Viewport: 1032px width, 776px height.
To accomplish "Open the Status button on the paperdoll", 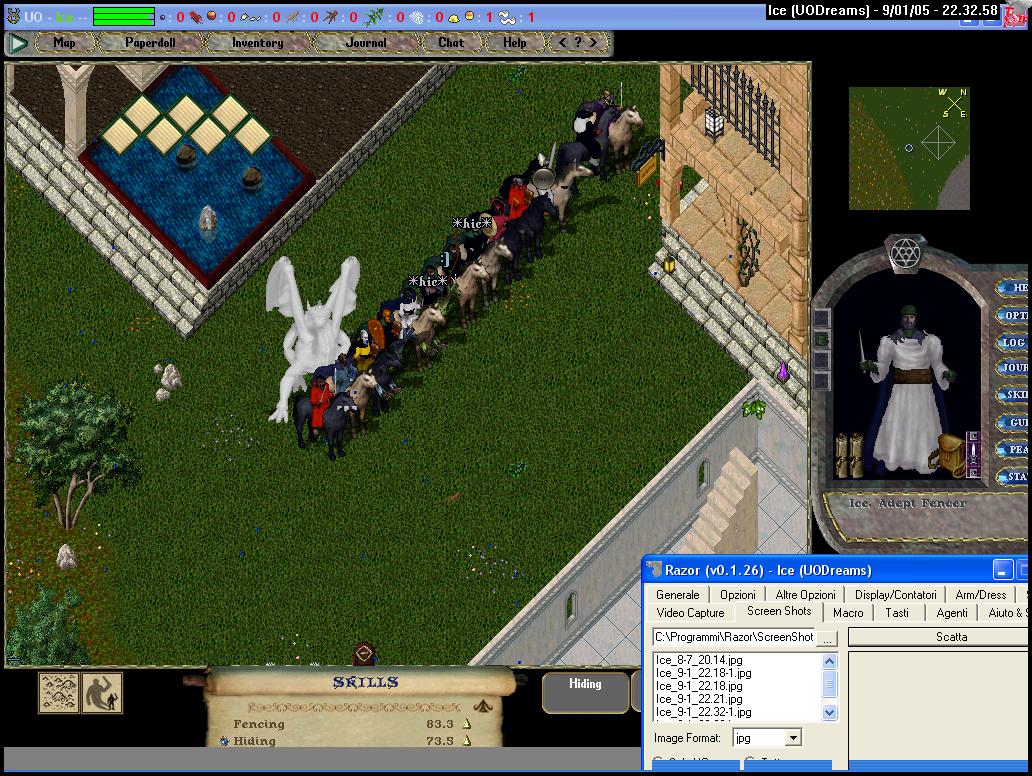I will (x=1016, y=477).
